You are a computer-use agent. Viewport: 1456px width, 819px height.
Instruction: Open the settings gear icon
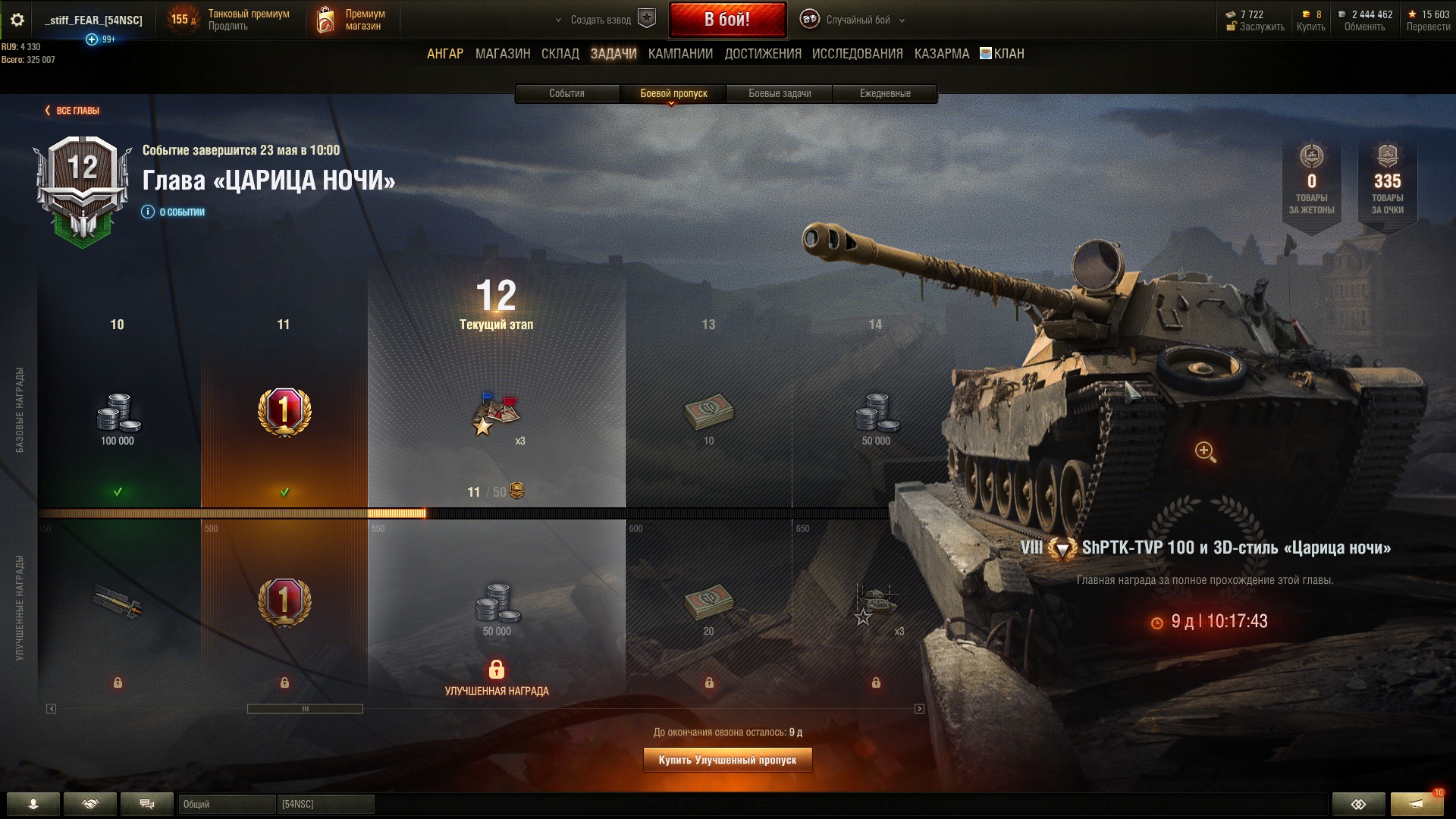tap(17, 20)
